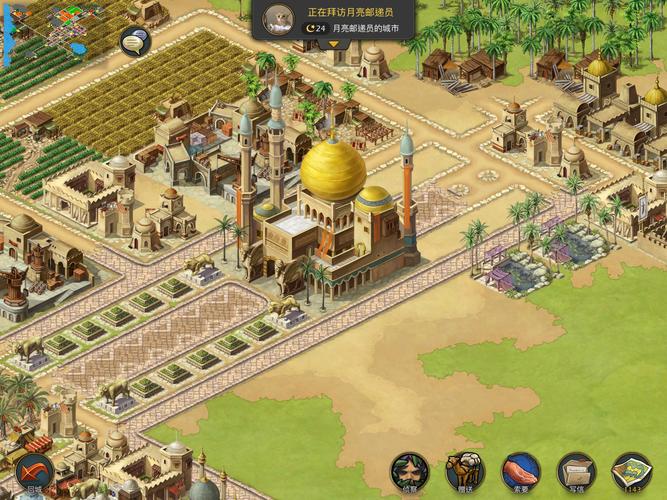Send a gift with the camel icon
This screenshot has height=500, width=667.
pos(465,470)
